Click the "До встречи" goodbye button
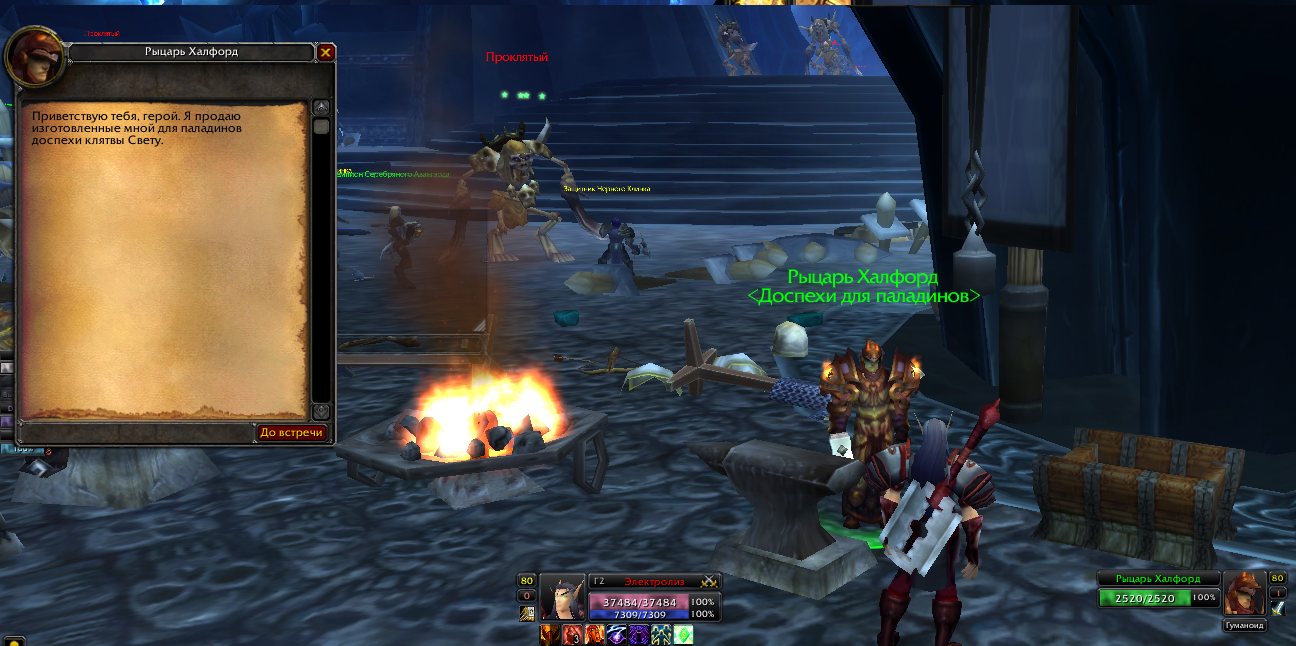The width and height of the screenshot is (1296, 646). 292,433
